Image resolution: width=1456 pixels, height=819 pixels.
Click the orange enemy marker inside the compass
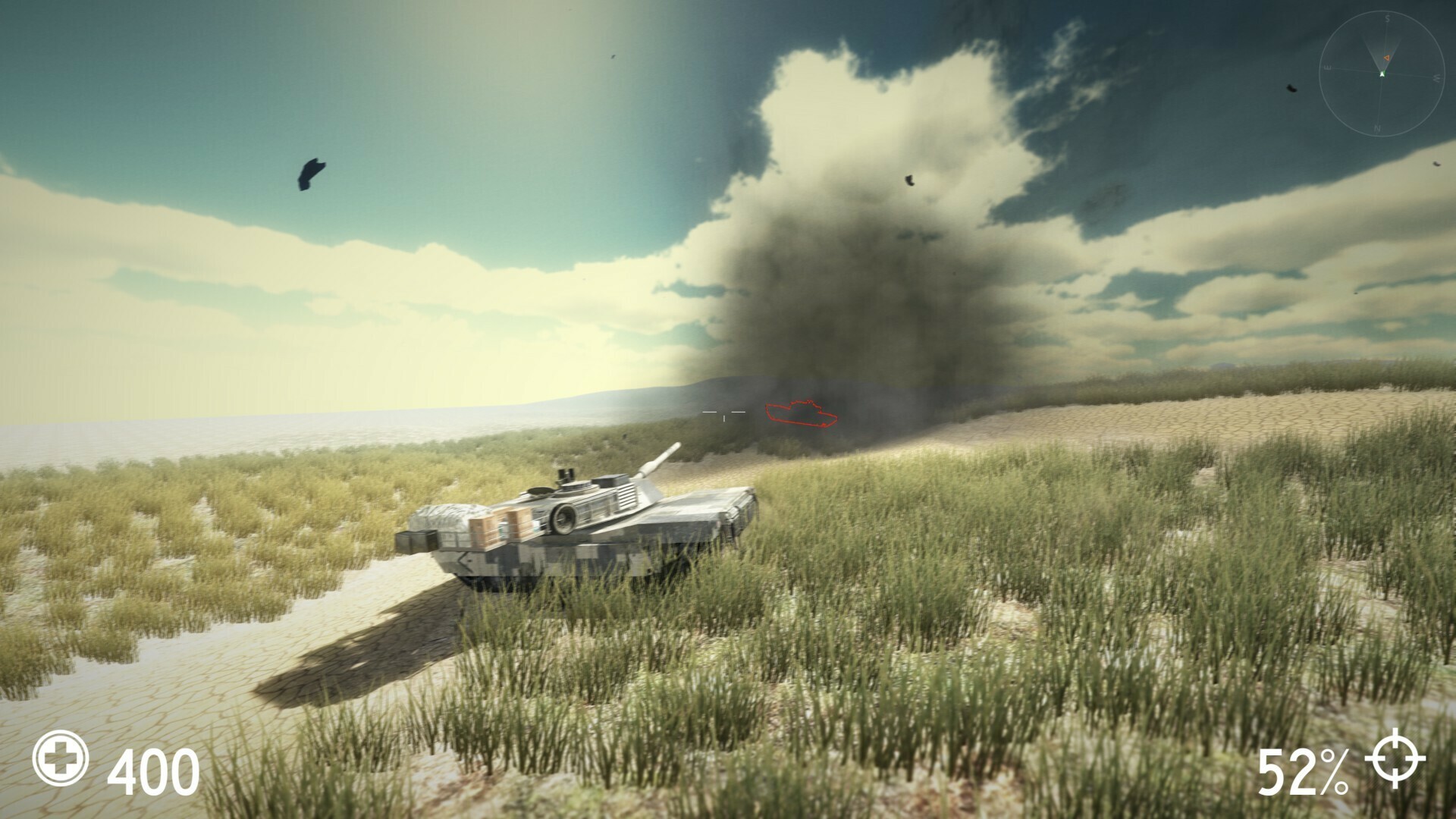tap(1386, 58)
